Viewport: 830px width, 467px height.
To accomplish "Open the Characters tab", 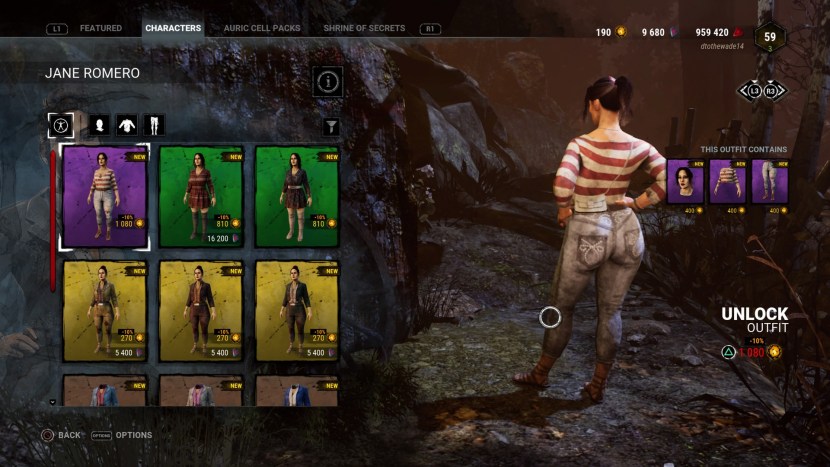I will click(173, 28).
